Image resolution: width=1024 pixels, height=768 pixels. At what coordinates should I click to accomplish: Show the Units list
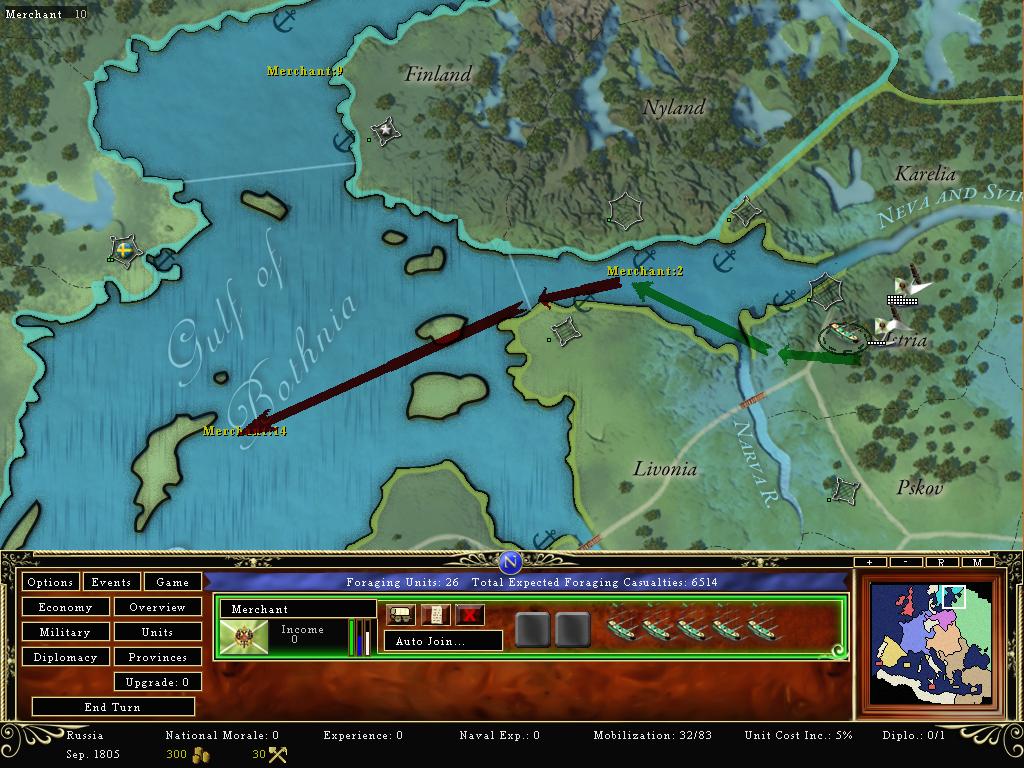[157, 632]
